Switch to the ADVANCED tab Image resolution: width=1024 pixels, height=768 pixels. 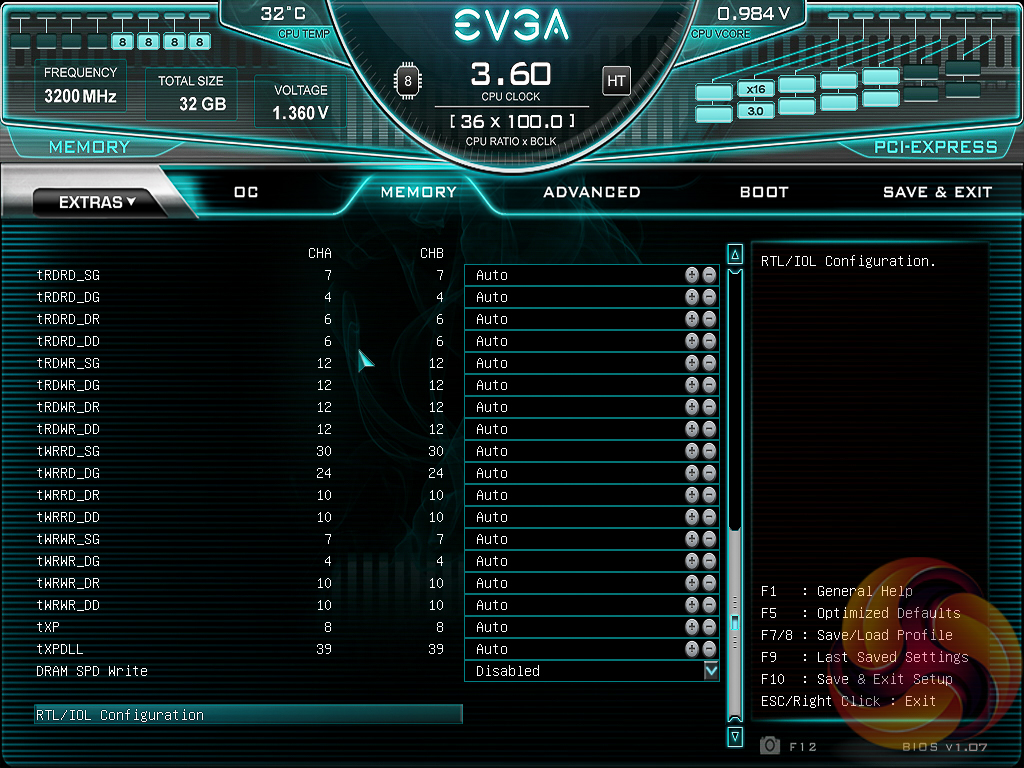click(592, 192)
